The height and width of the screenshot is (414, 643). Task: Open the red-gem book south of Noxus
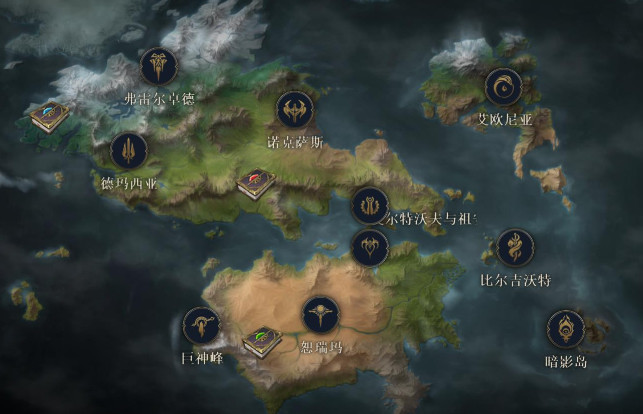tap(254, 184)
